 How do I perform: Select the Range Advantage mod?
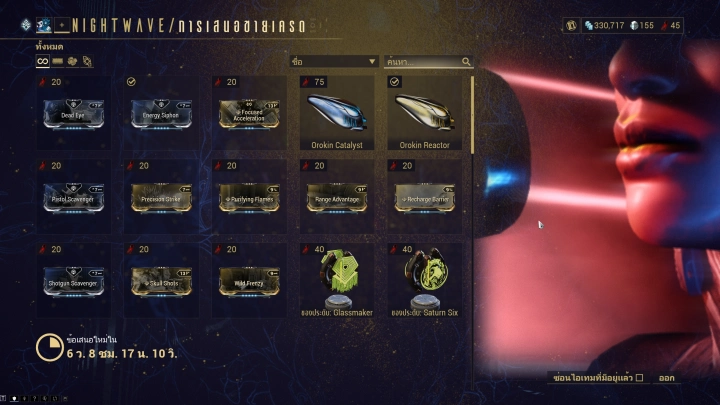click(x=334, y=196)
